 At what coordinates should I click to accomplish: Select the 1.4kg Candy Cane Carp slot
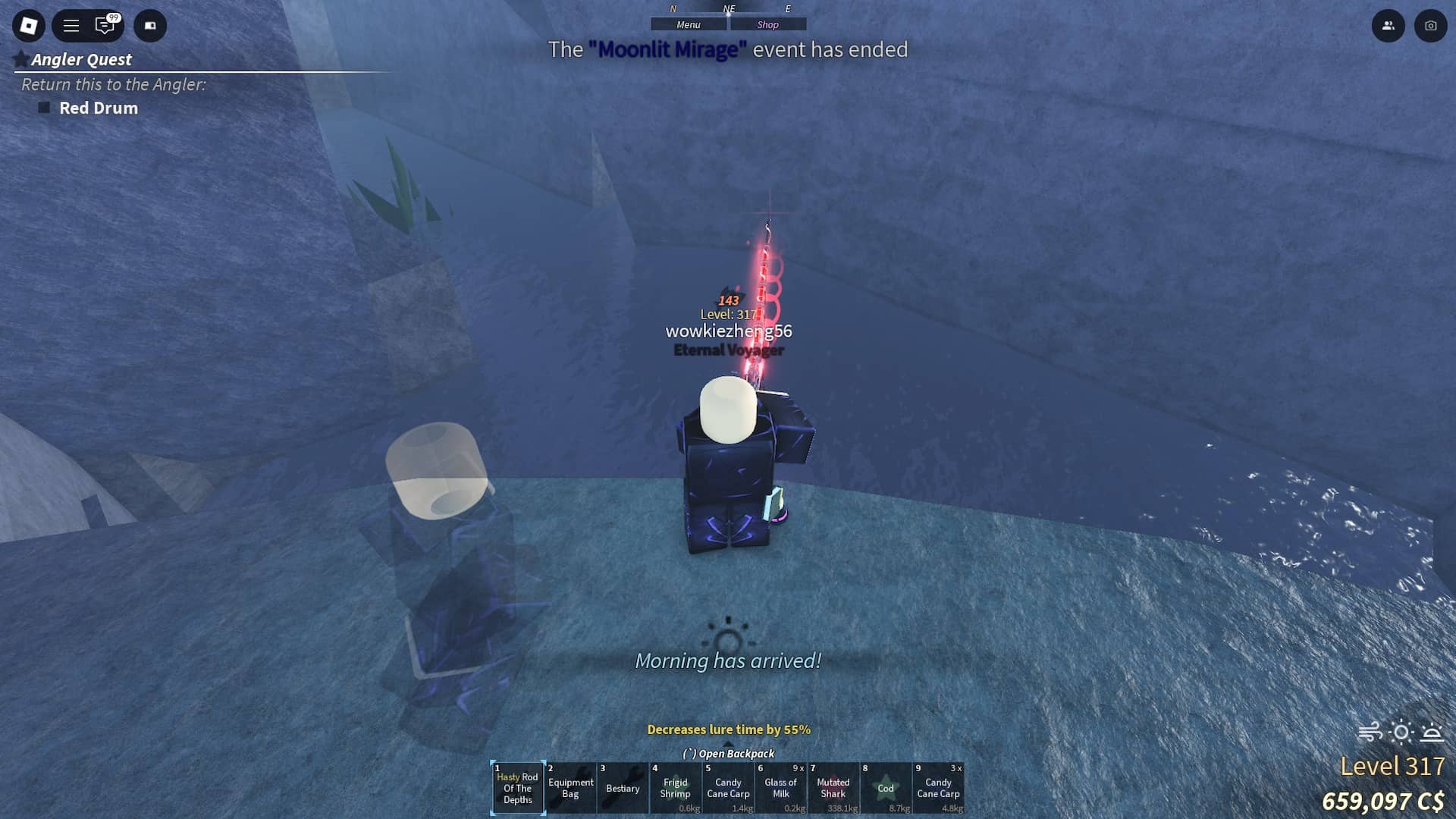(x=728, y=789)
